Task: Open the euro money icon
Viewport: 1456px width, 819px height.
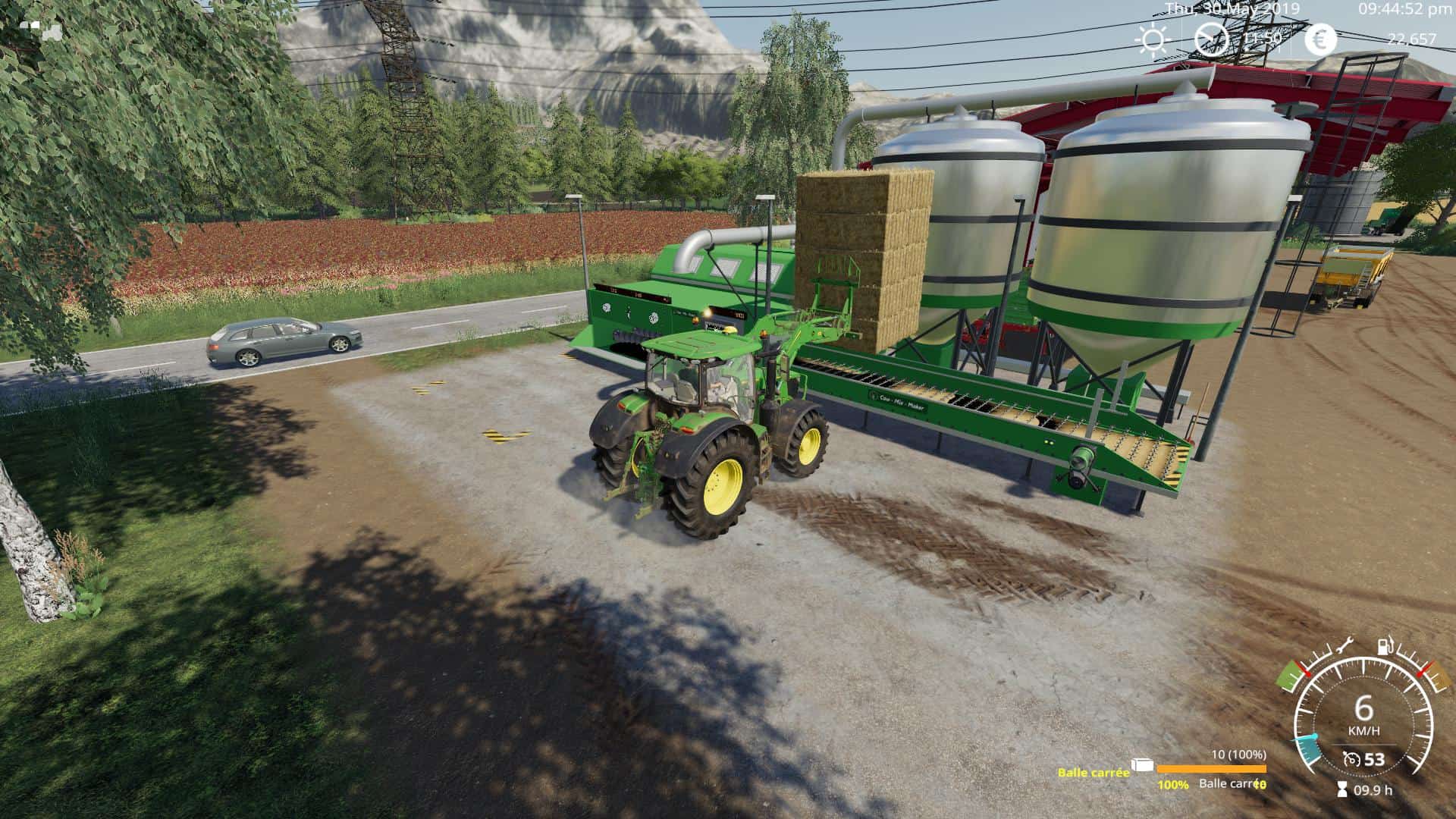Action: pyautogui.click(x=1322, y=39)
